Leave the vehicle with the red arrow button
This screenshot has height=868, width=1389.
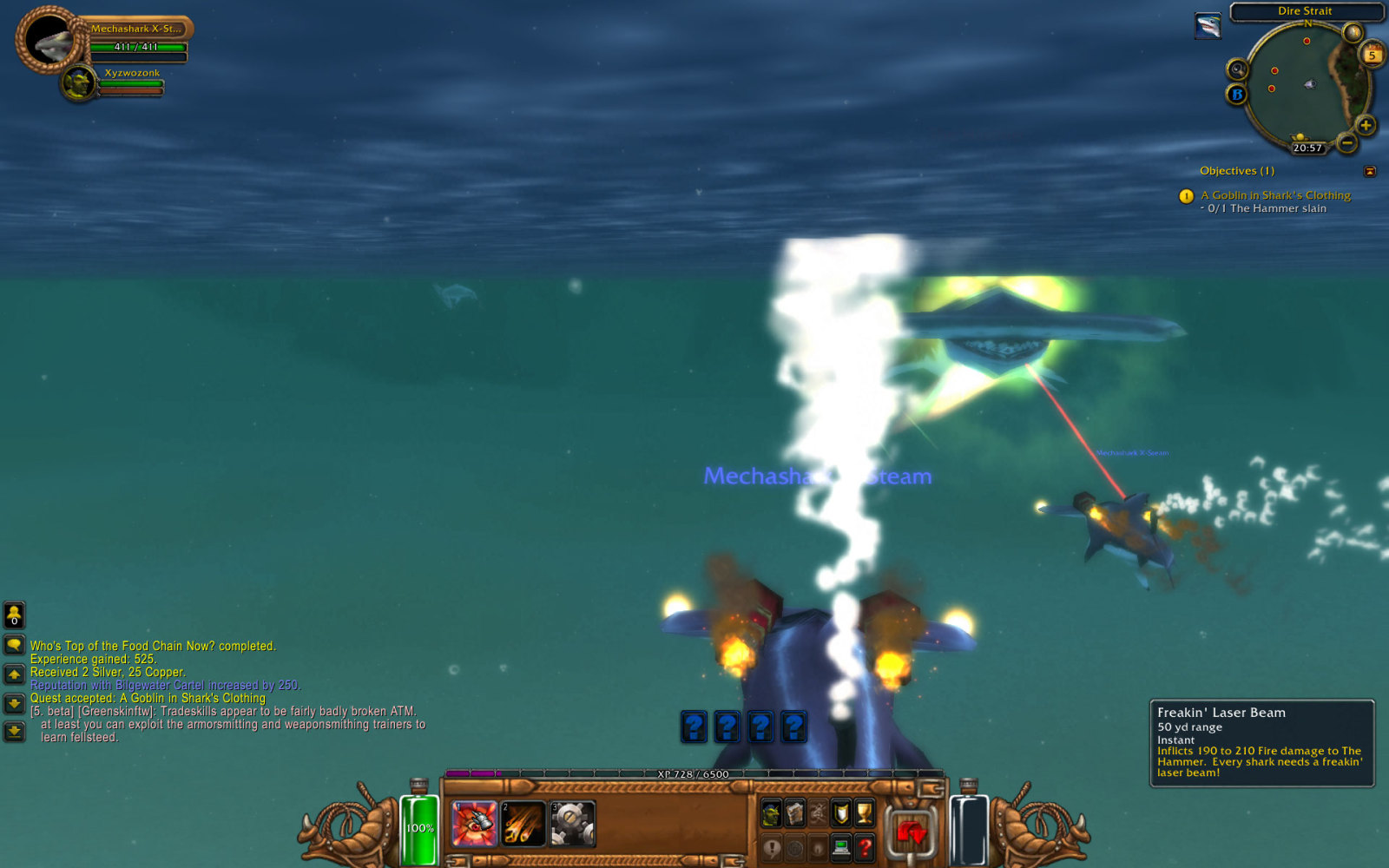pyautogui.click(x=911, y=833)
